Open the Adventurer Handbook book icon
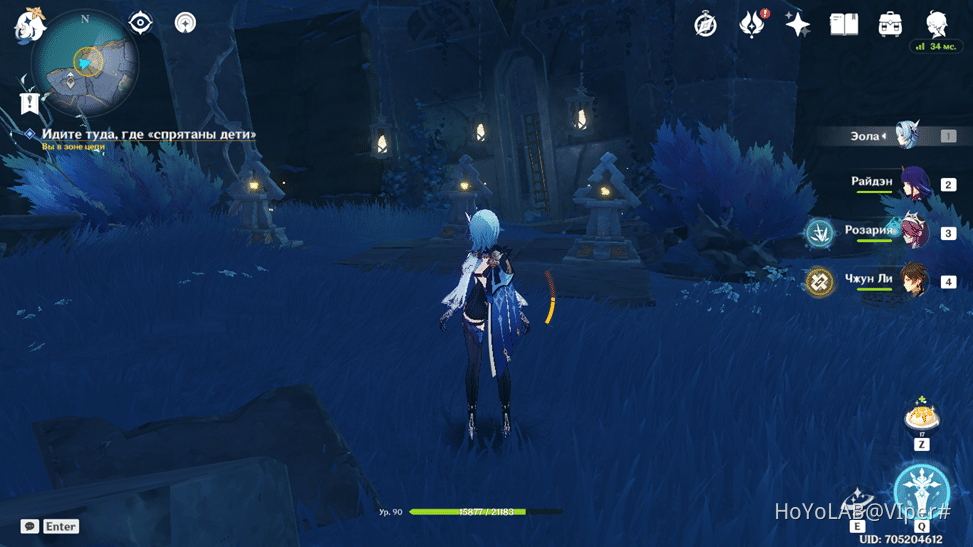 [844, 25]
